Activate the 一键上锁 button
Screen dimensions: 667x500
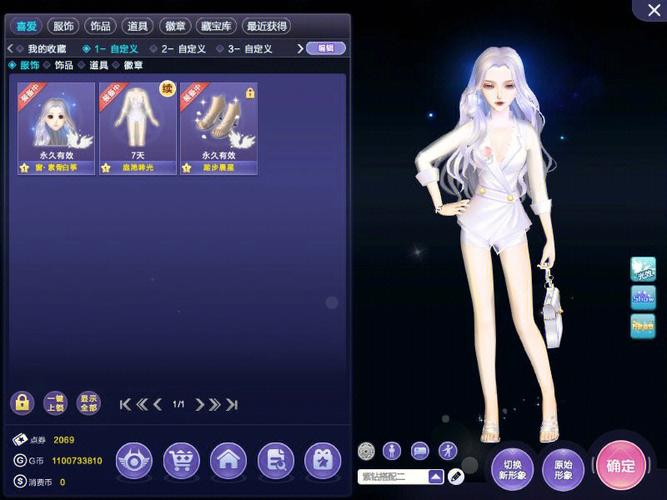click(55, 403)
